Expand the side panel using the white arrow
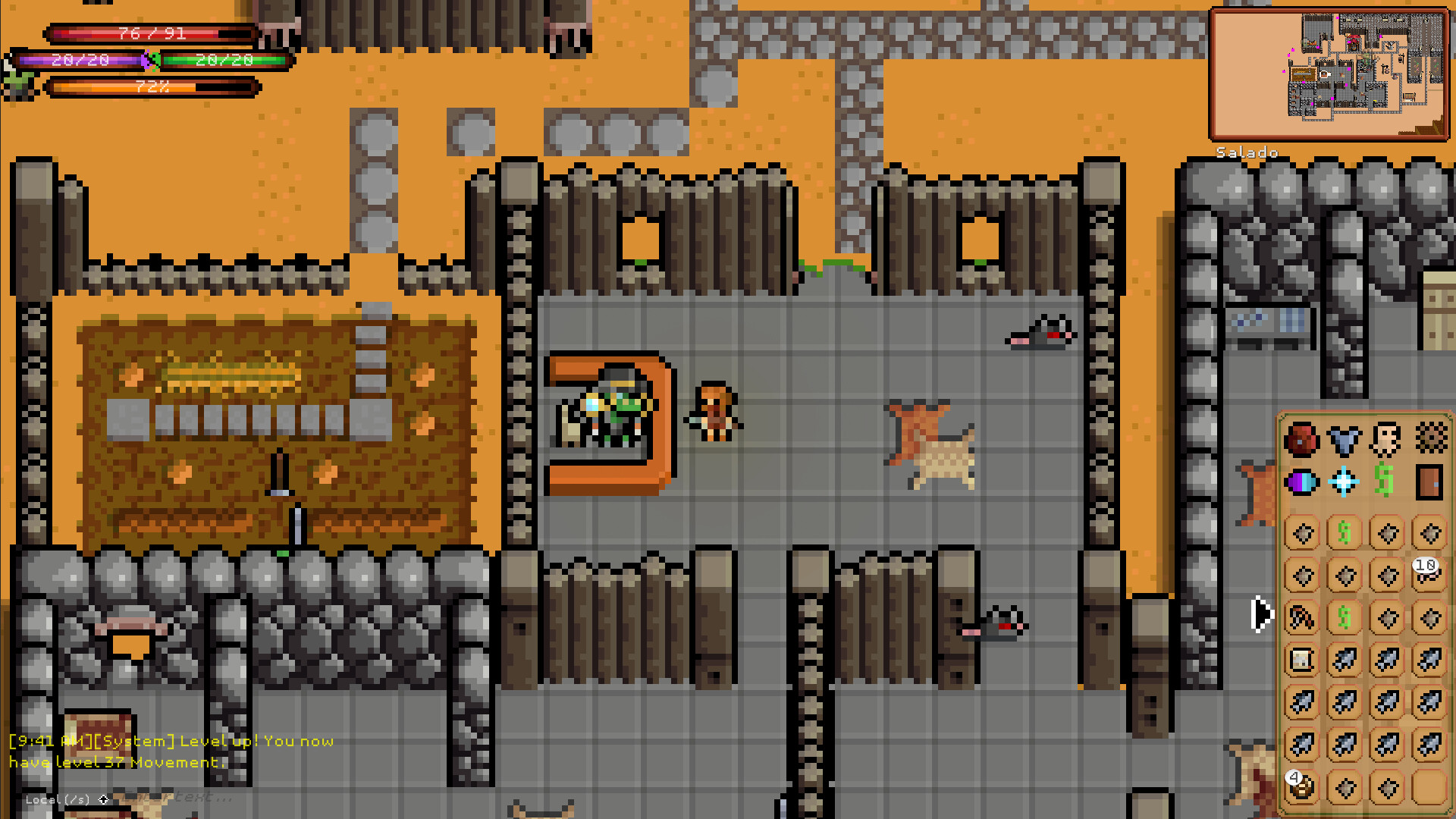 click(x=1261, y=614)
